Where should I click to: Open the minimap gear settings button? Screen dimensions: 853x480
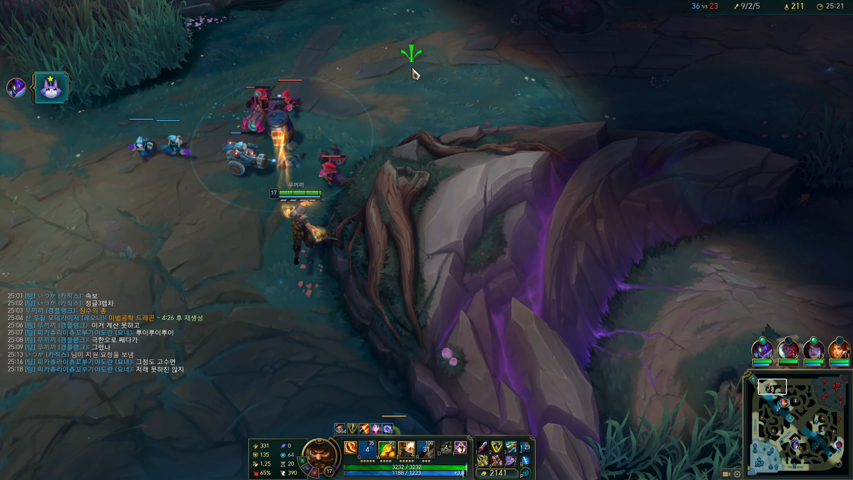738,474
